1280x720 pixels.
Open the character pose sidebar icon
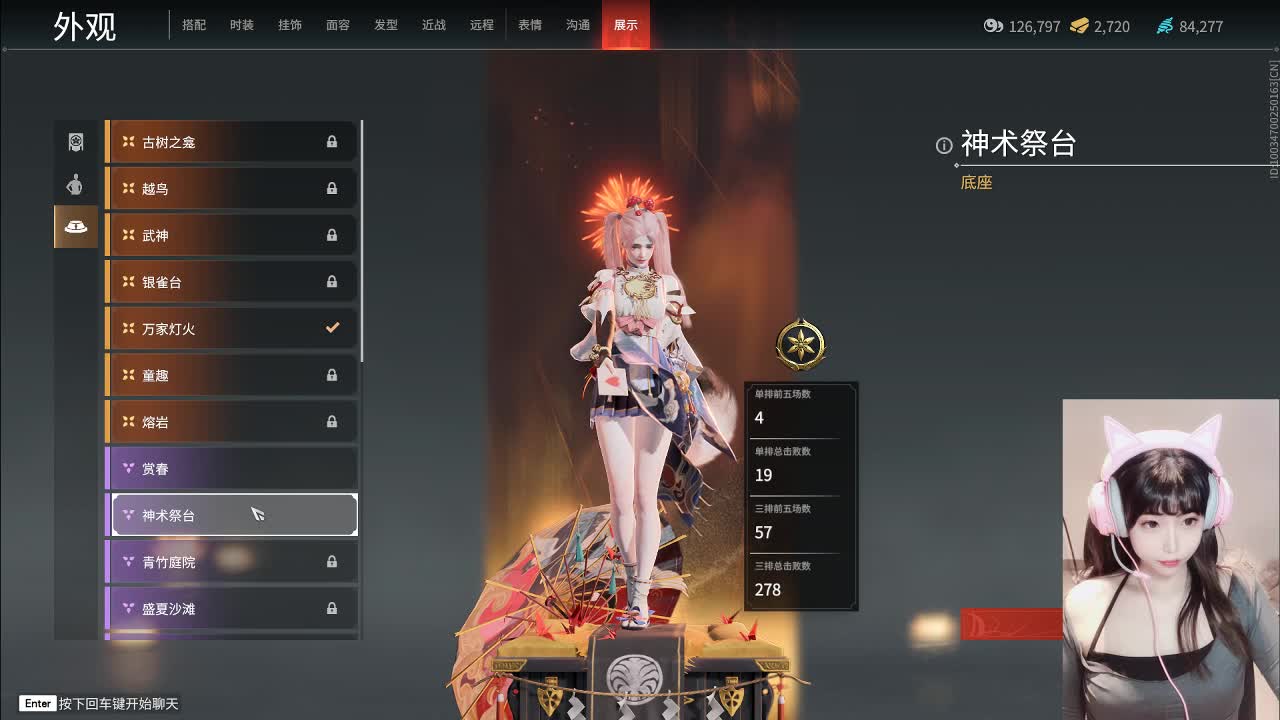(x=75, y=184)
